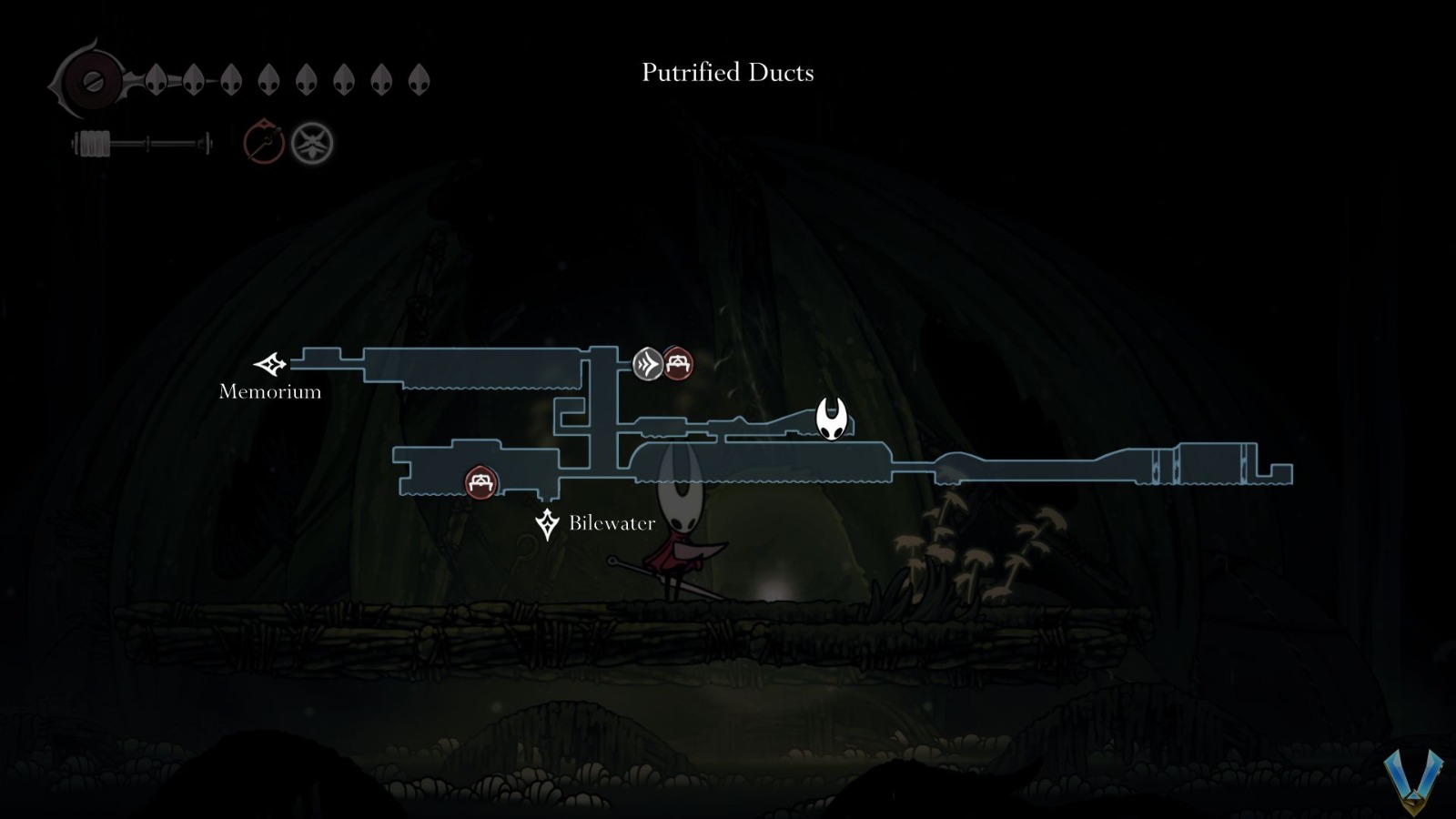Activate the red tool icon in the HUD
This screenshot has height=819, width=1456.
264,143
